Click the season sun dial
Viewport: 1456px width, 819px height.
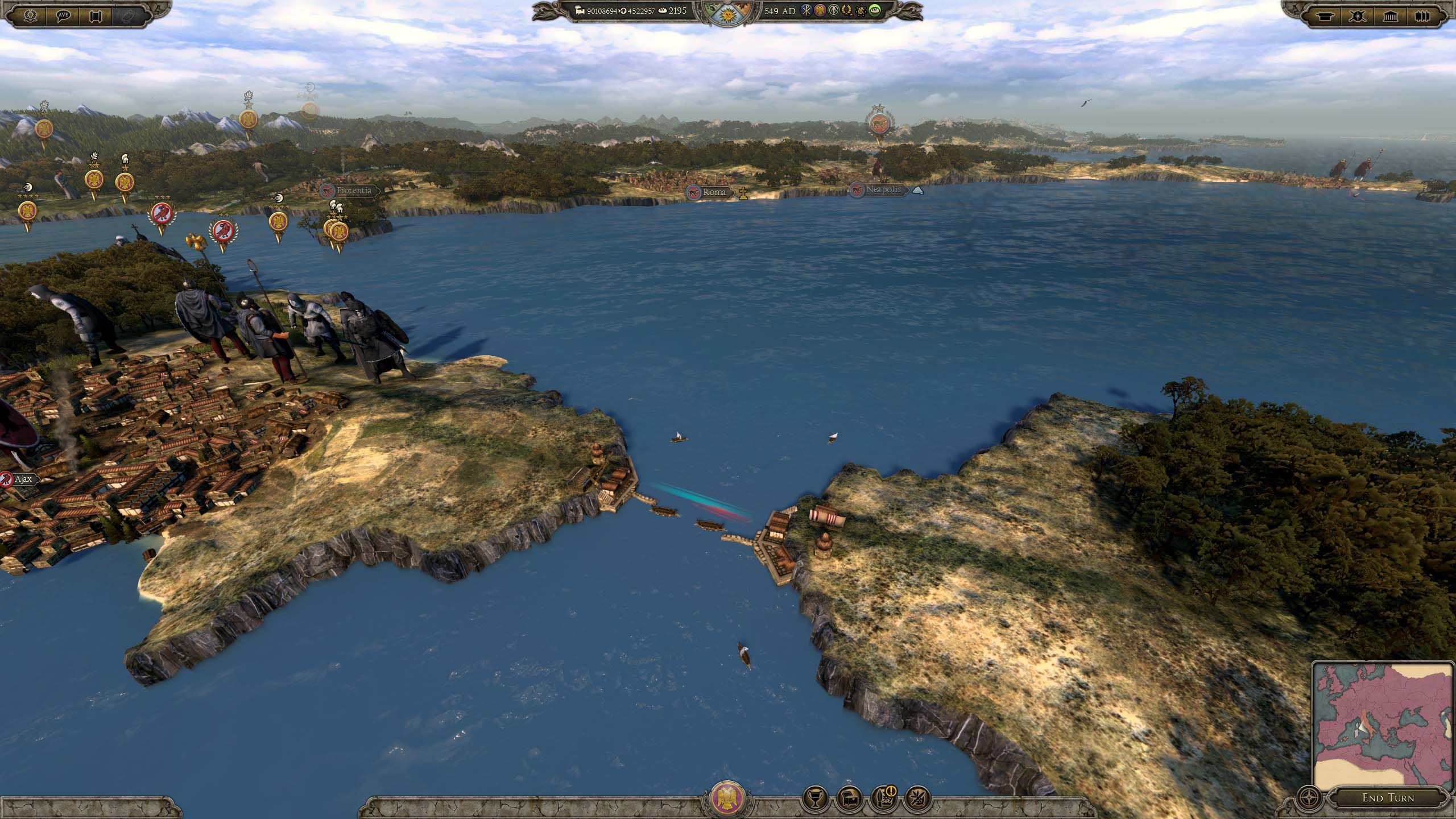727,11
